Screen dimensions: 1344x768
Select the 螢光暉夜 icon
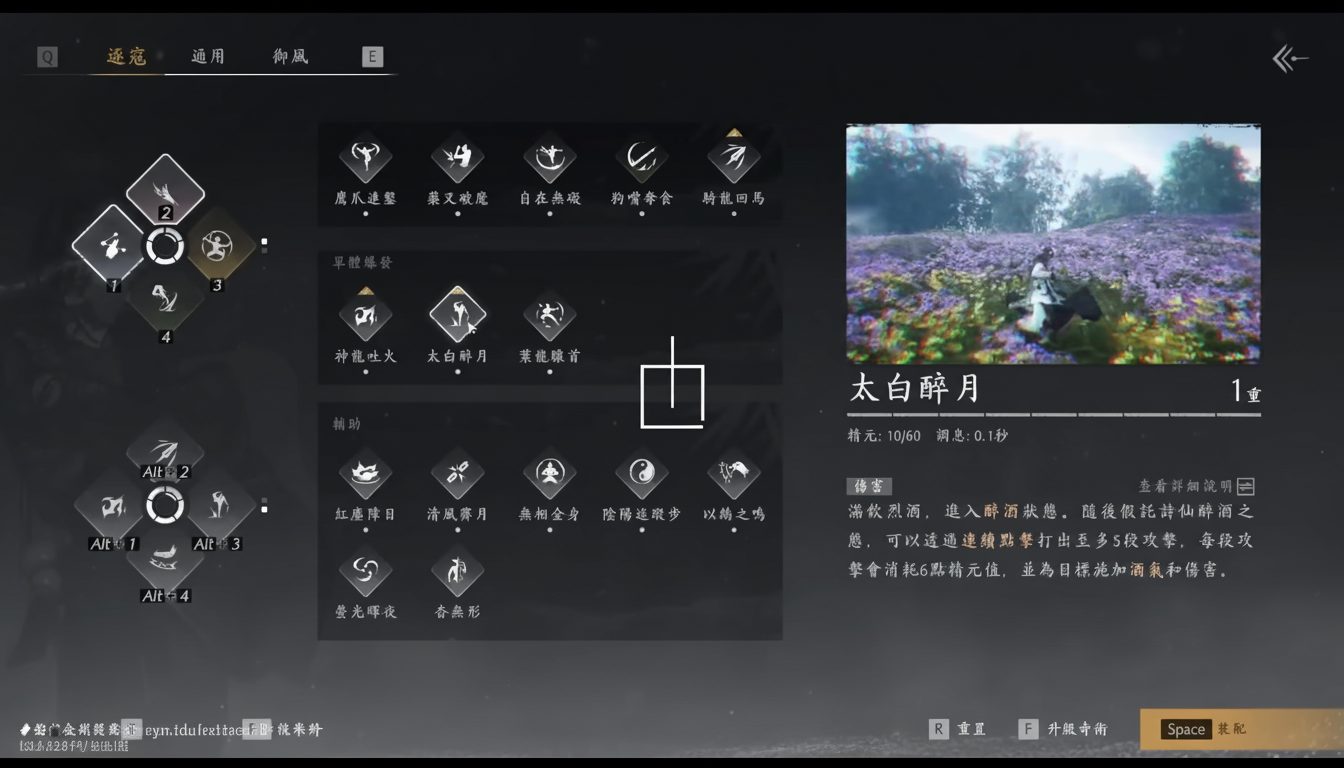pos(365,572)
